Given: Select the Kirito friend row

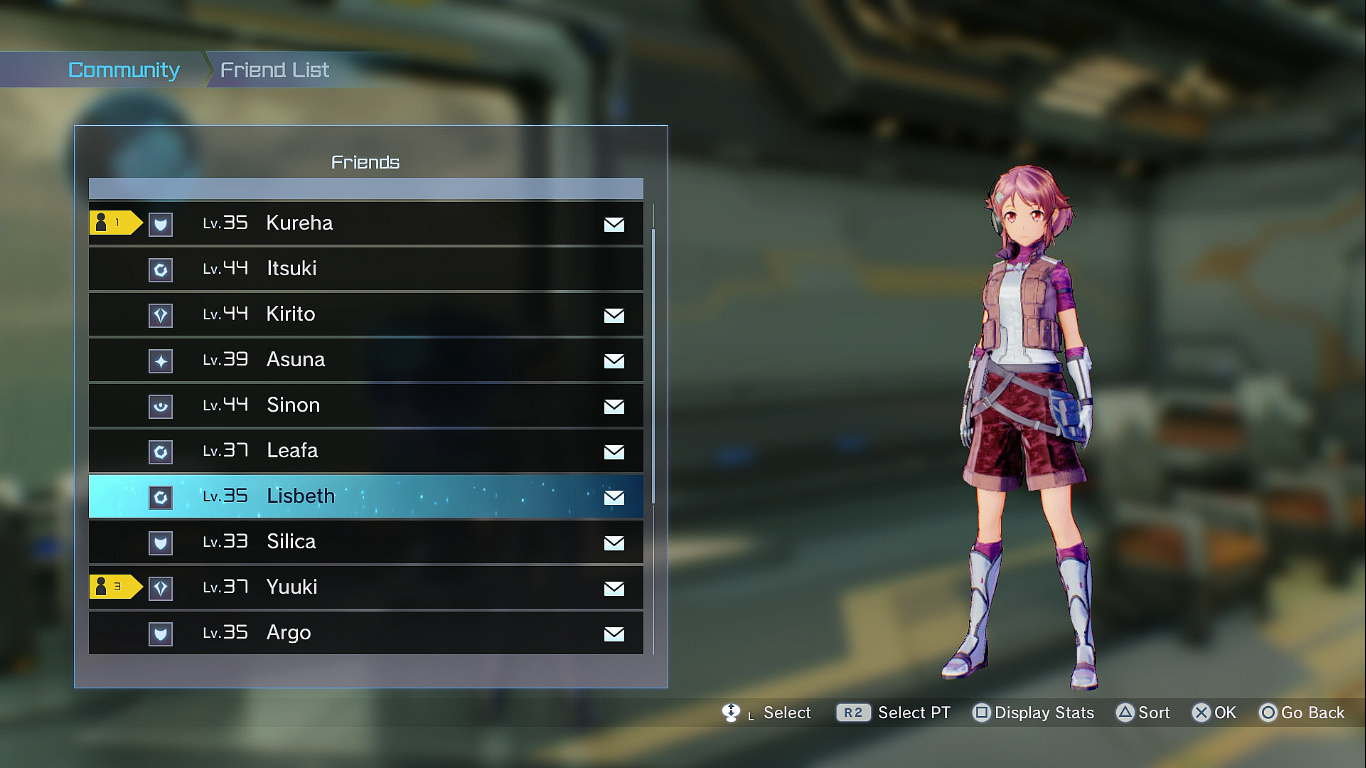Looking at the screenshot, I should (366, 314).
